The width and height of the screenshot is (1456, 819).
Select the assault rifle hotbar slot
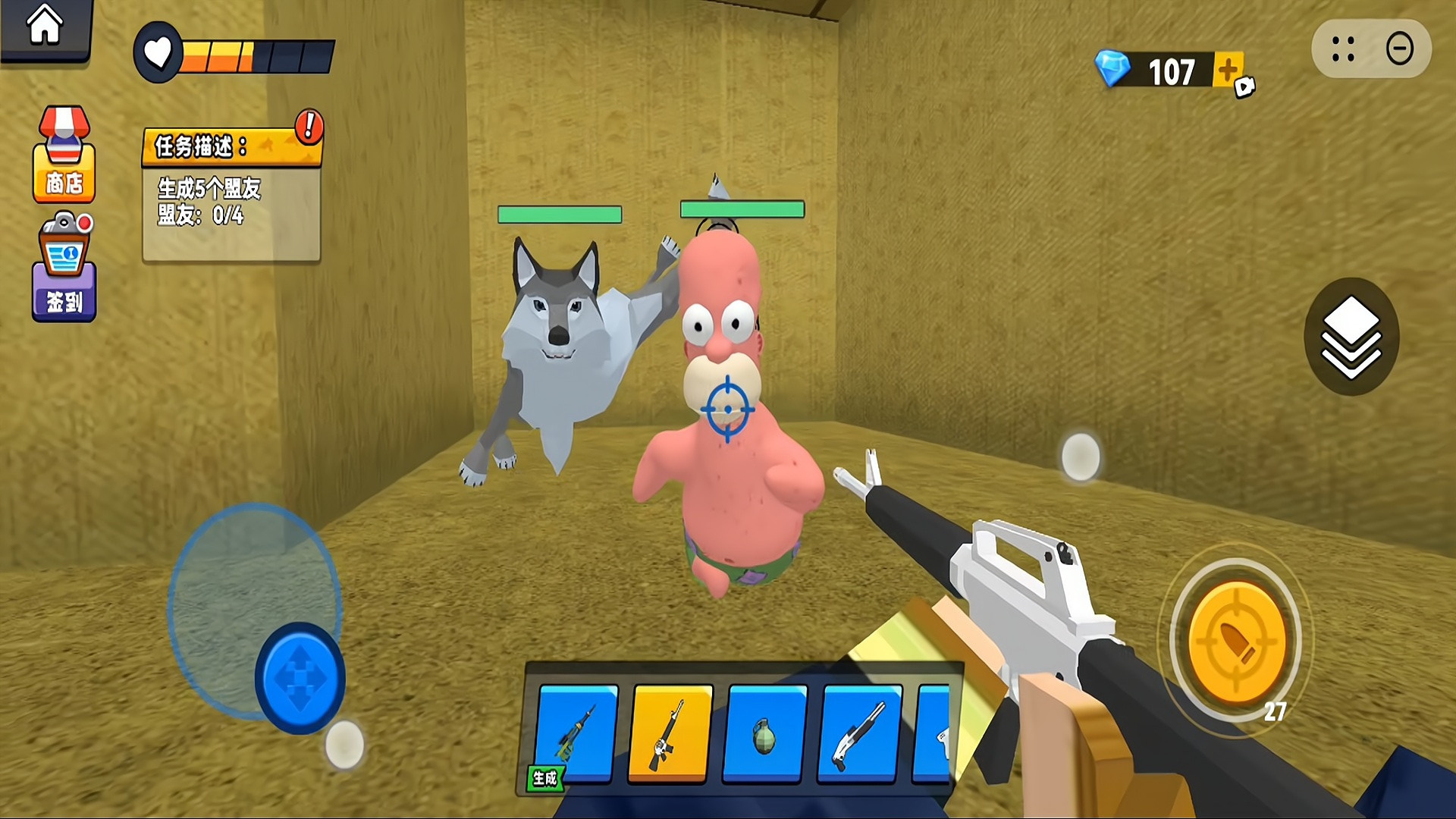pyautogui.click(x=670, y=733)
